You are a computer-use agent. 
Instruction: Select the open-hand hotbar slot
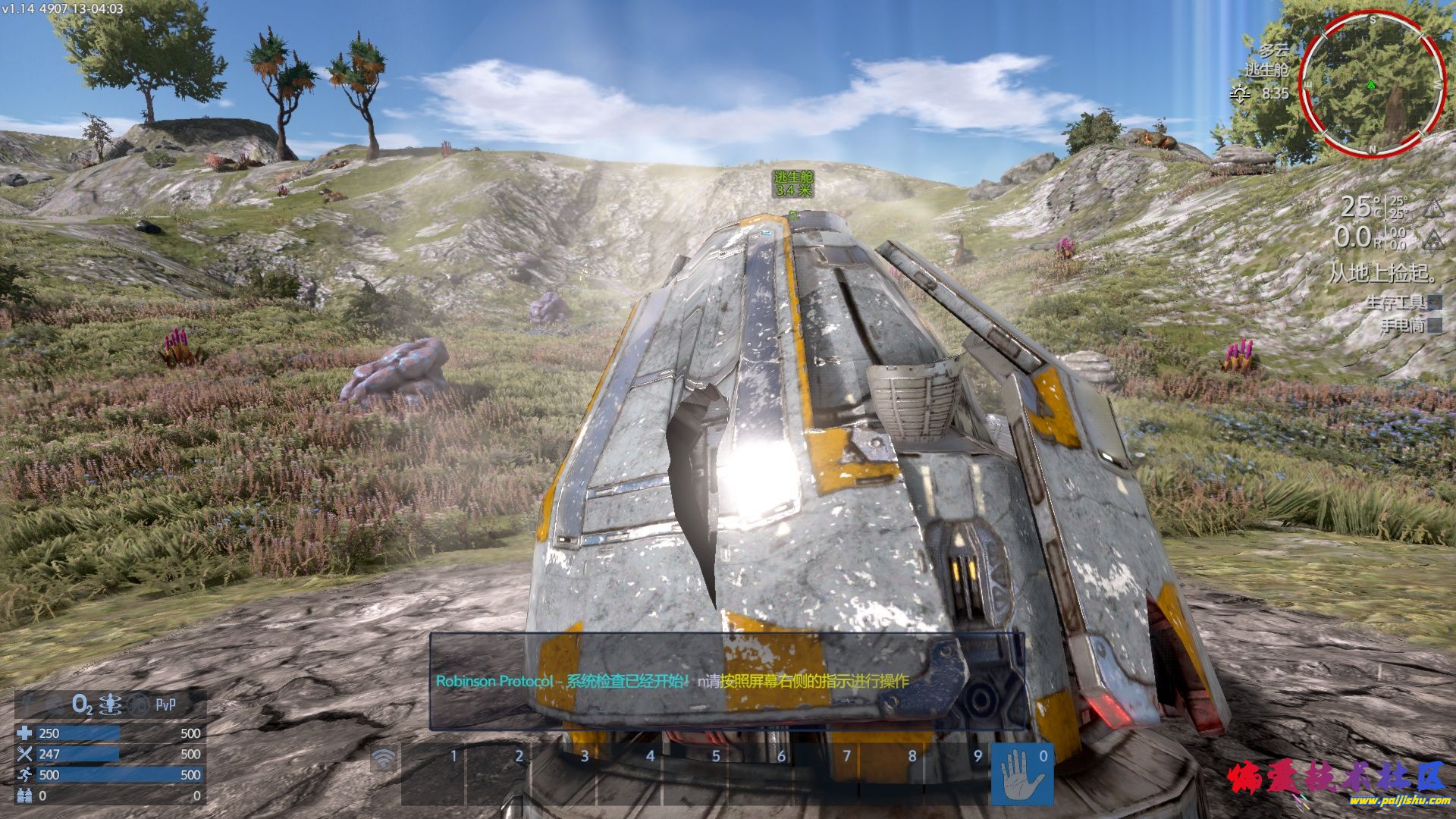1021,775
